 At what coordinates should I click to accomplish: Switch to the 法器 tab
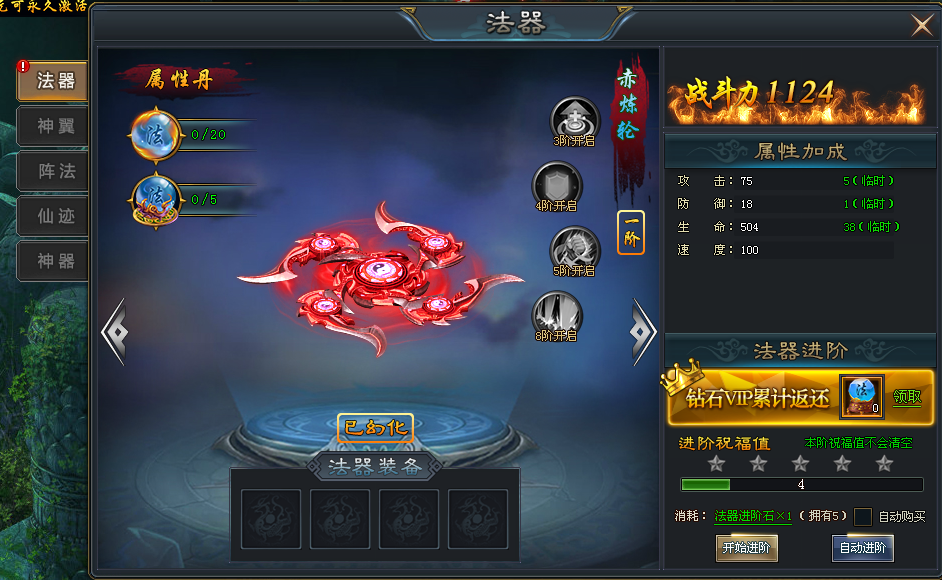tap(53, 81)
